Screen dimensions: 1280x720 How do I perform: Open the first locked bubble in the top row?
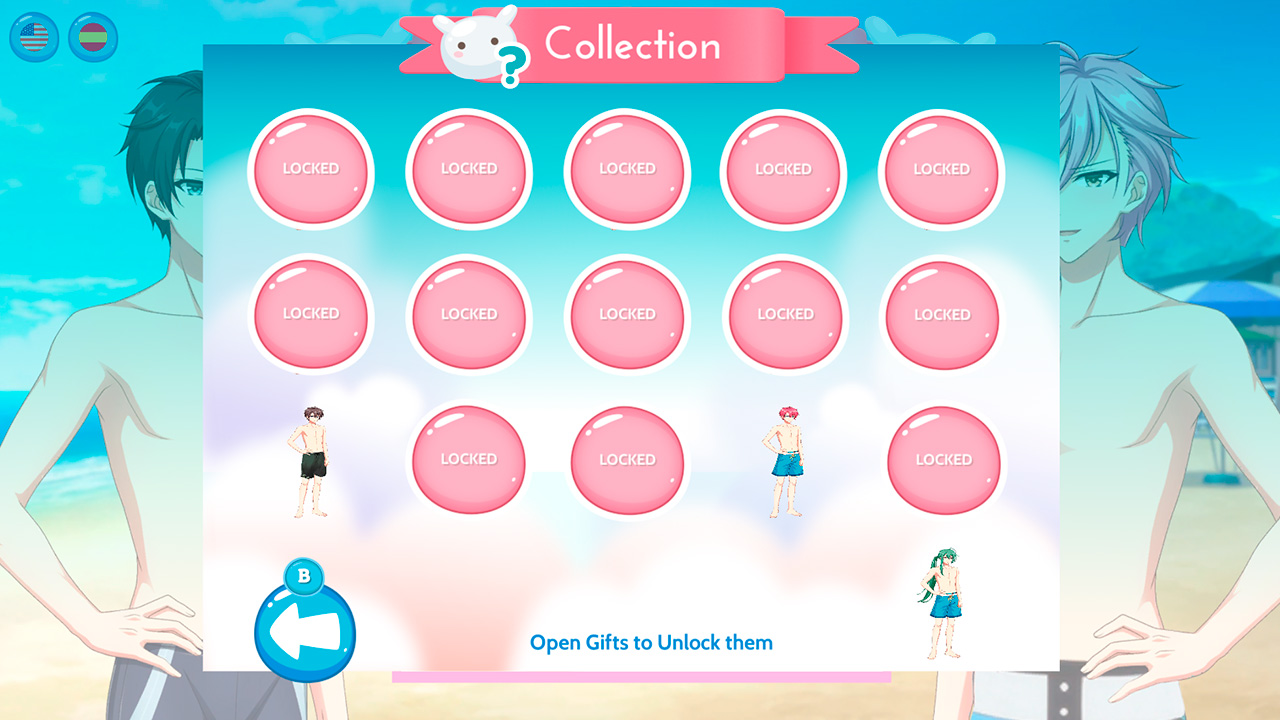click(x=311, y=170)
